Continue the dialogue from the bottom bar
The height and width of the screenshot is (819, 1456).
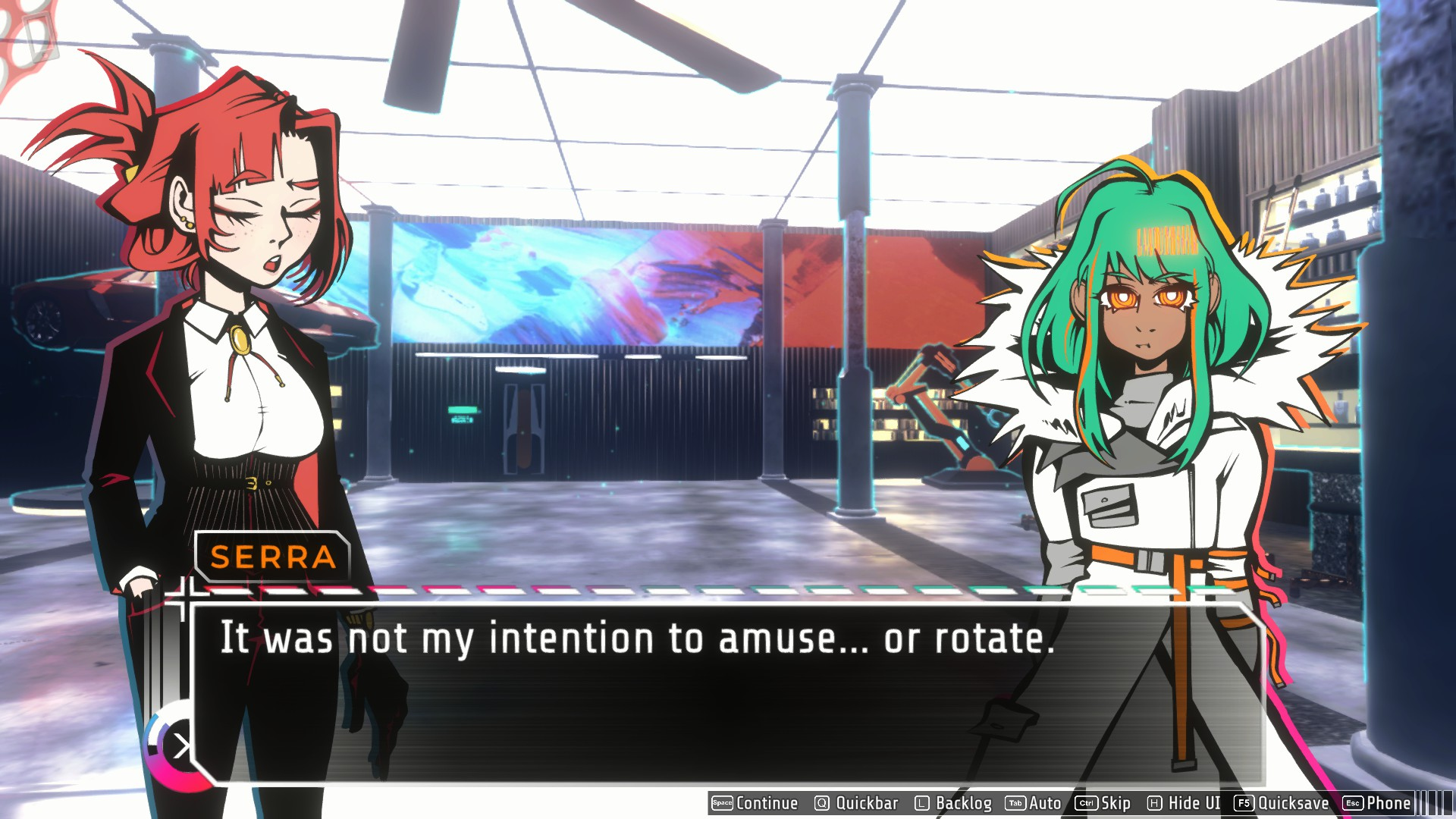[755, 803]
